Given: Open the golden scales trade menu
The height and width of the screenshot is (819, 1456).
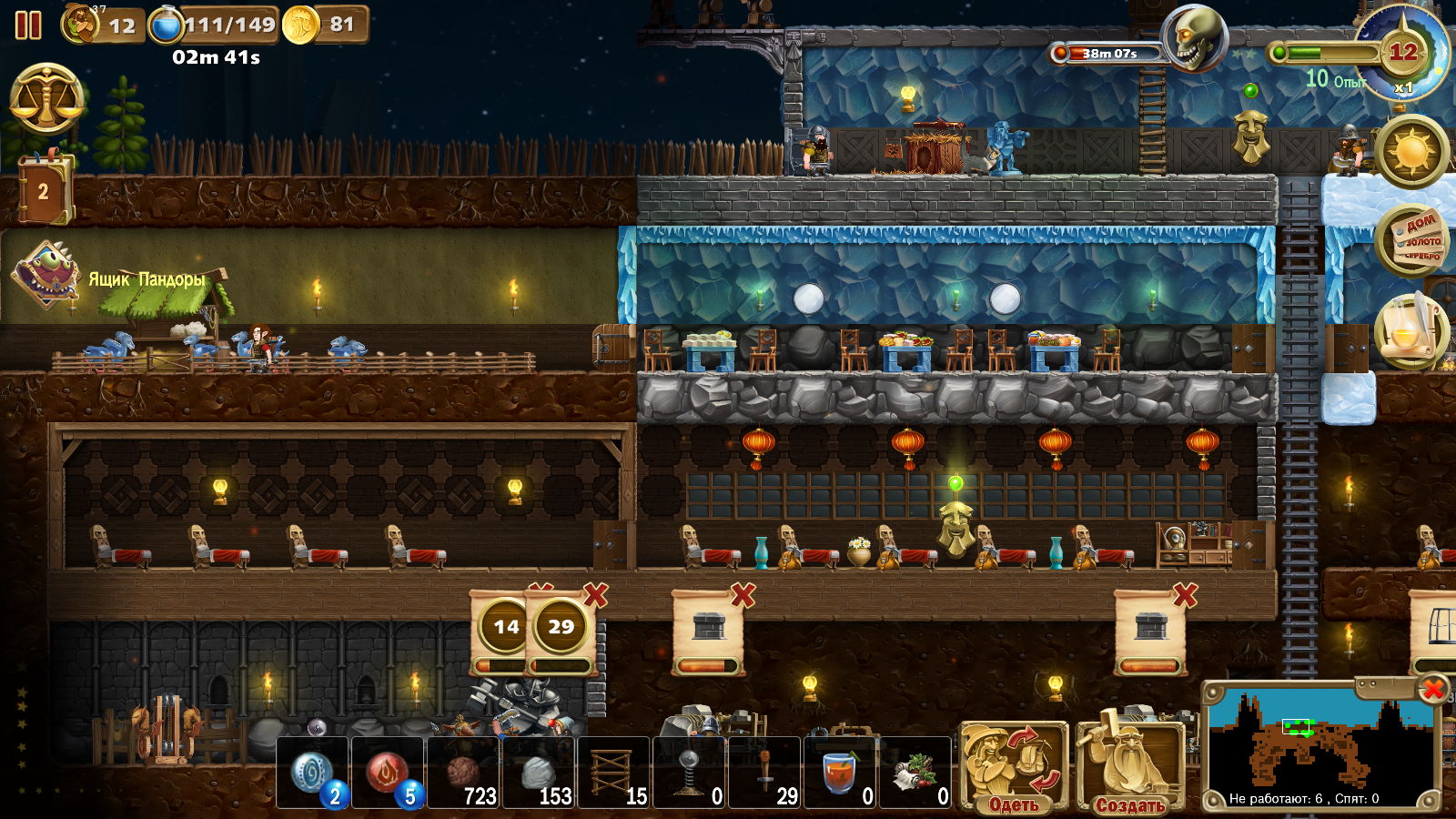Looking at the screenshot, I should click(x=47, y=99).
